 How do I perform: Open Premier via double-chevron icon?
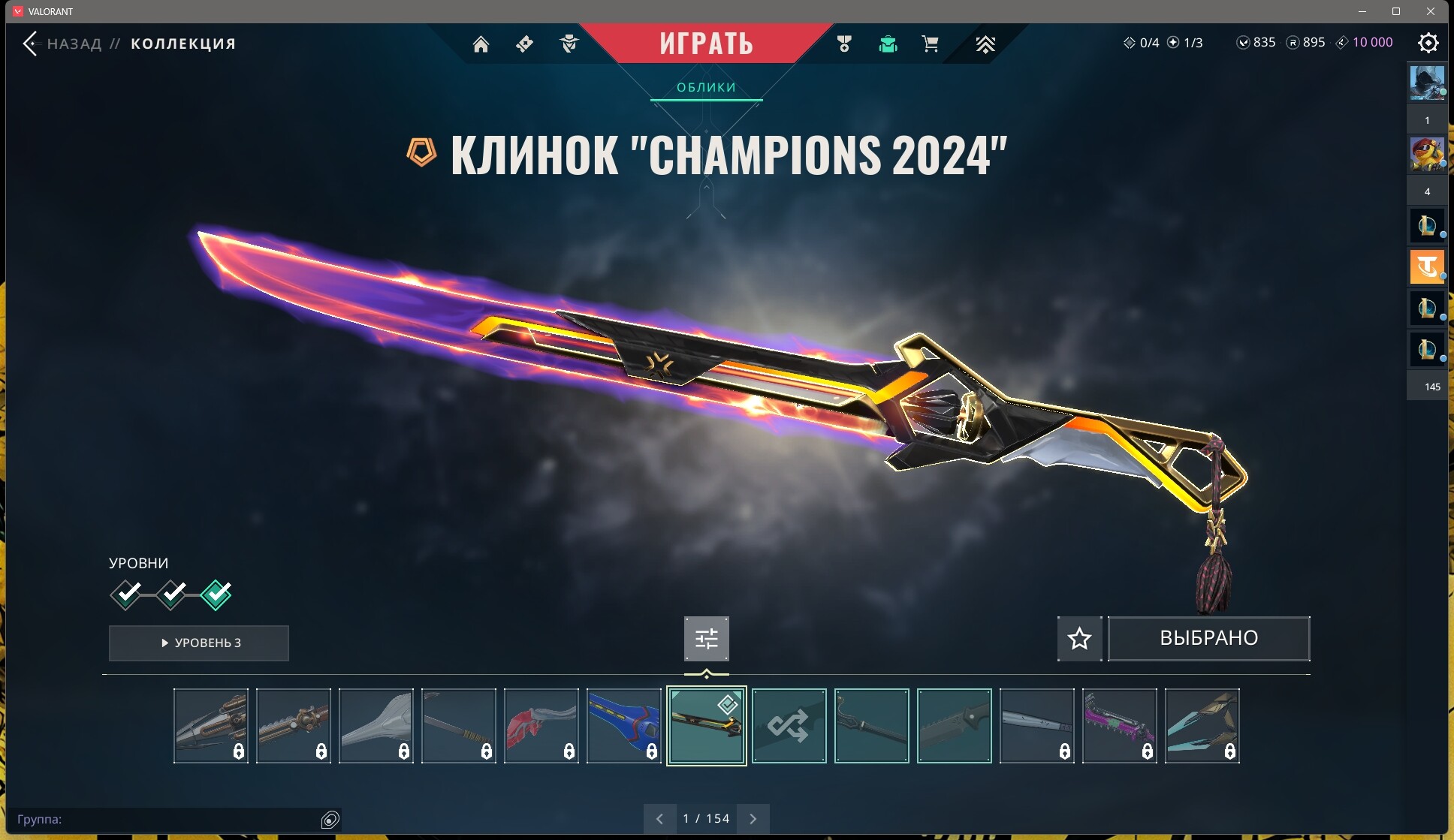coord(985,44)
